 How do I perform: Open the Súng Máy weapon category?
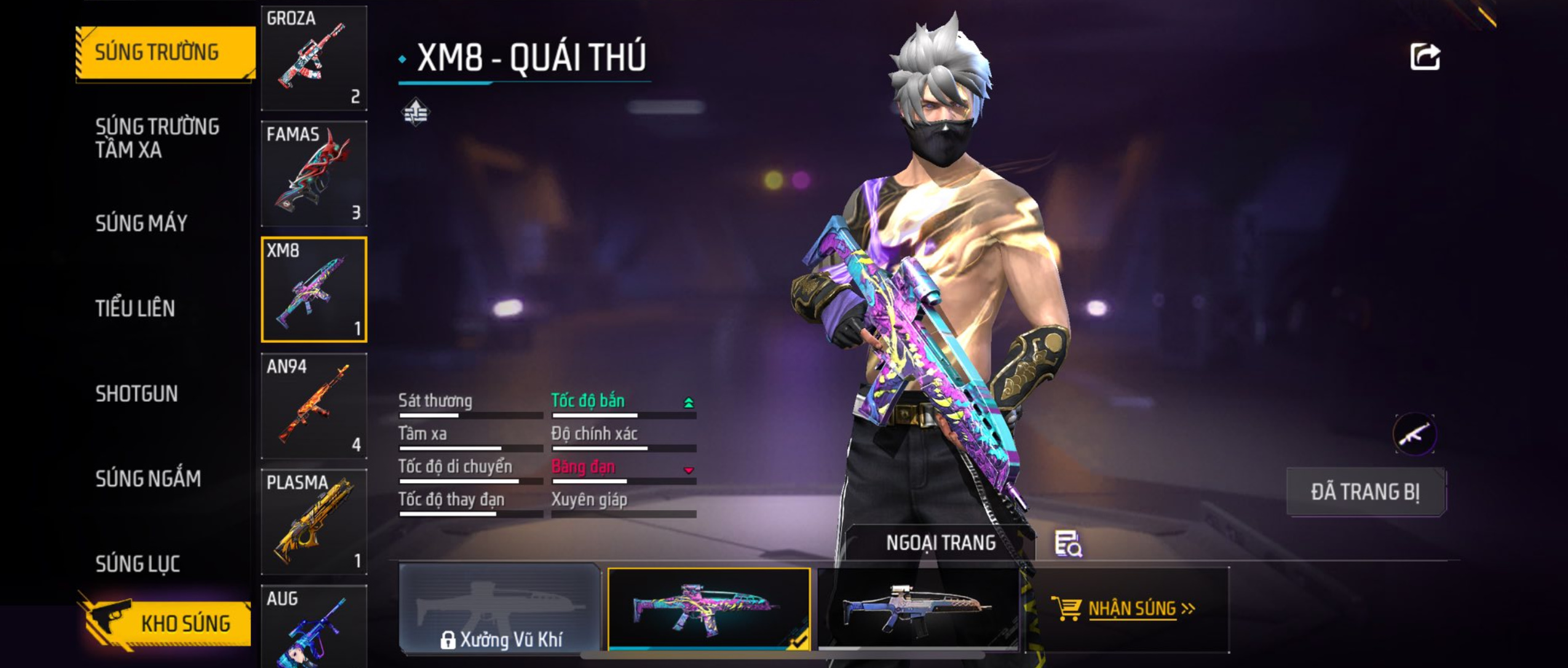coord(141,223)
